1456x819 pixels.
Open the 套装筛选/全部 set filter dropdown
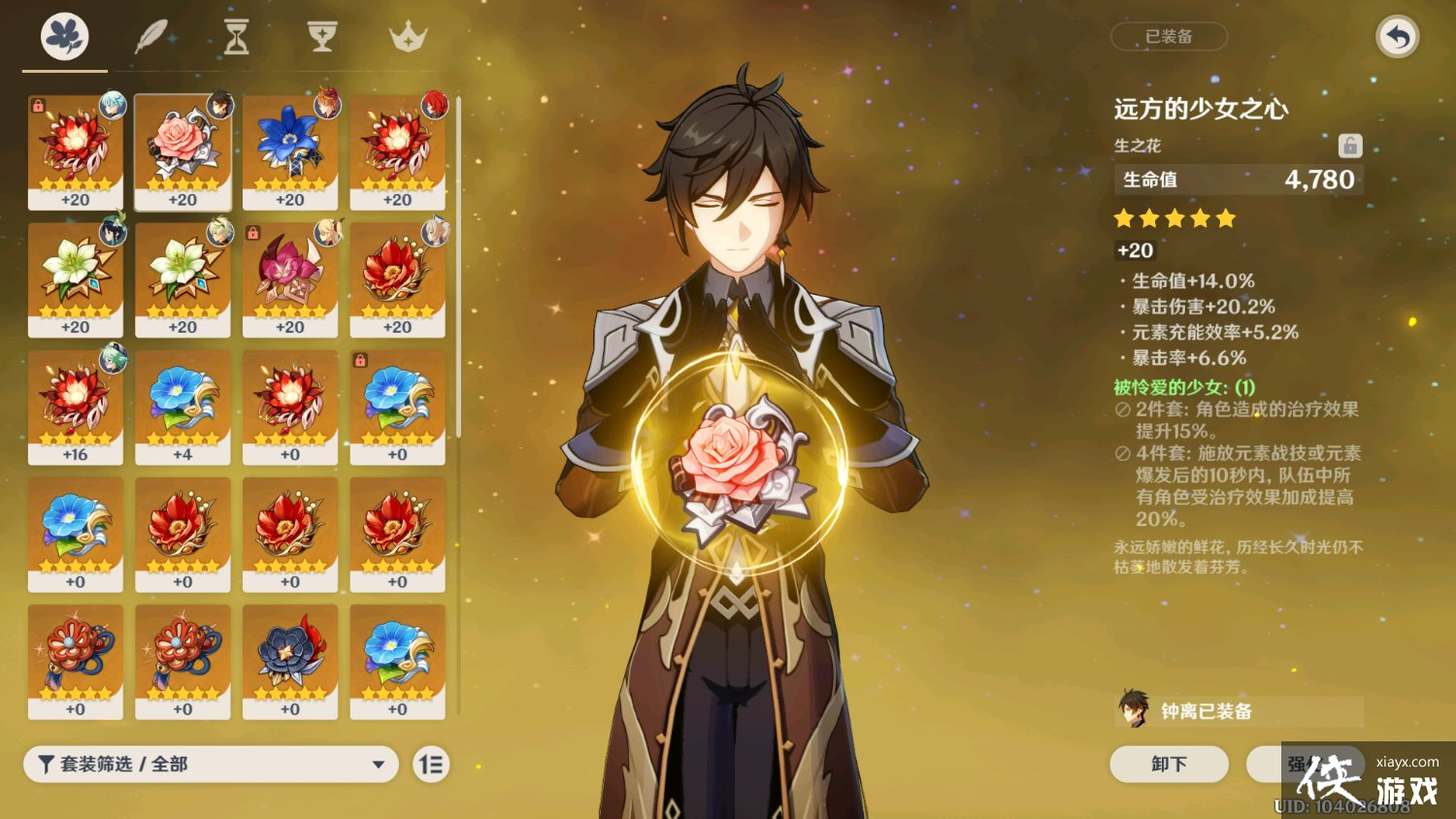[x=209, y=765]
